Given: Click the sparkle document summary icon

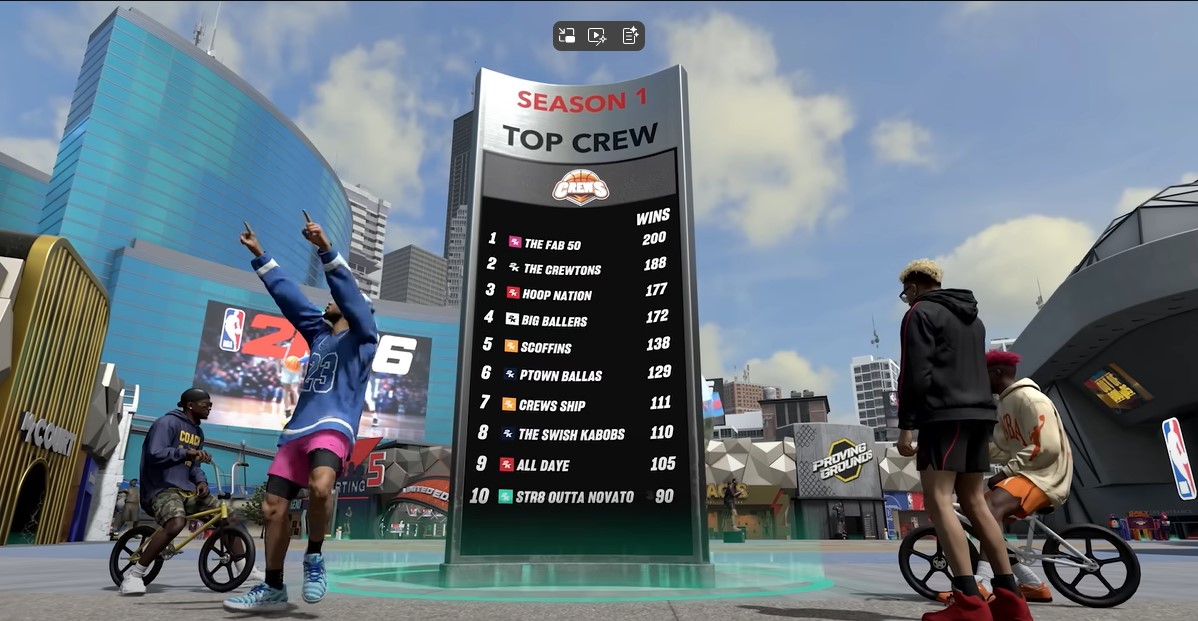Looking at the screenshot, I should (630, 36).
